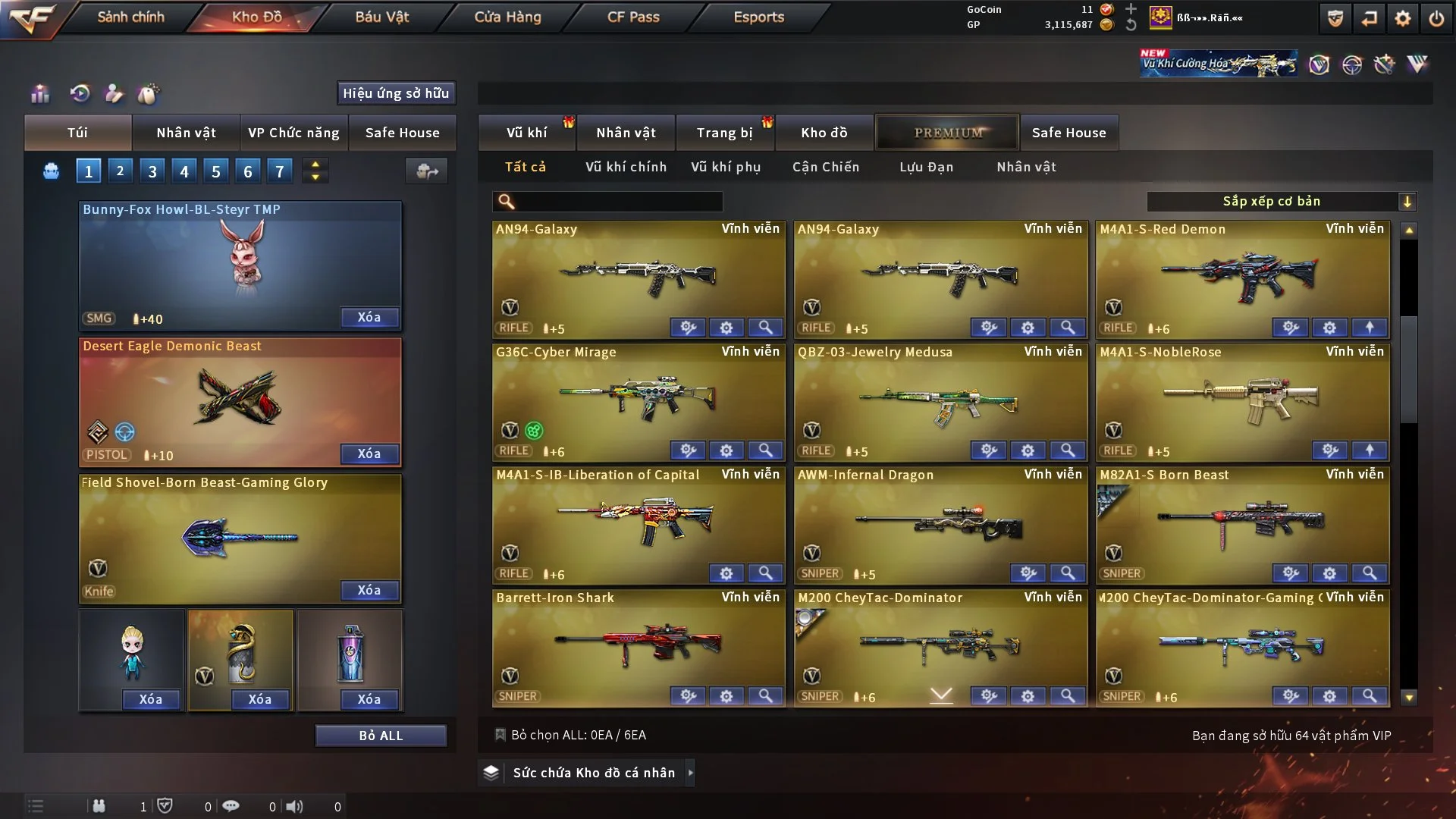Viewport: 1456px width, 819px height.
Task: Go to the Cửa Hàng shop
Action: click(507, 17)
